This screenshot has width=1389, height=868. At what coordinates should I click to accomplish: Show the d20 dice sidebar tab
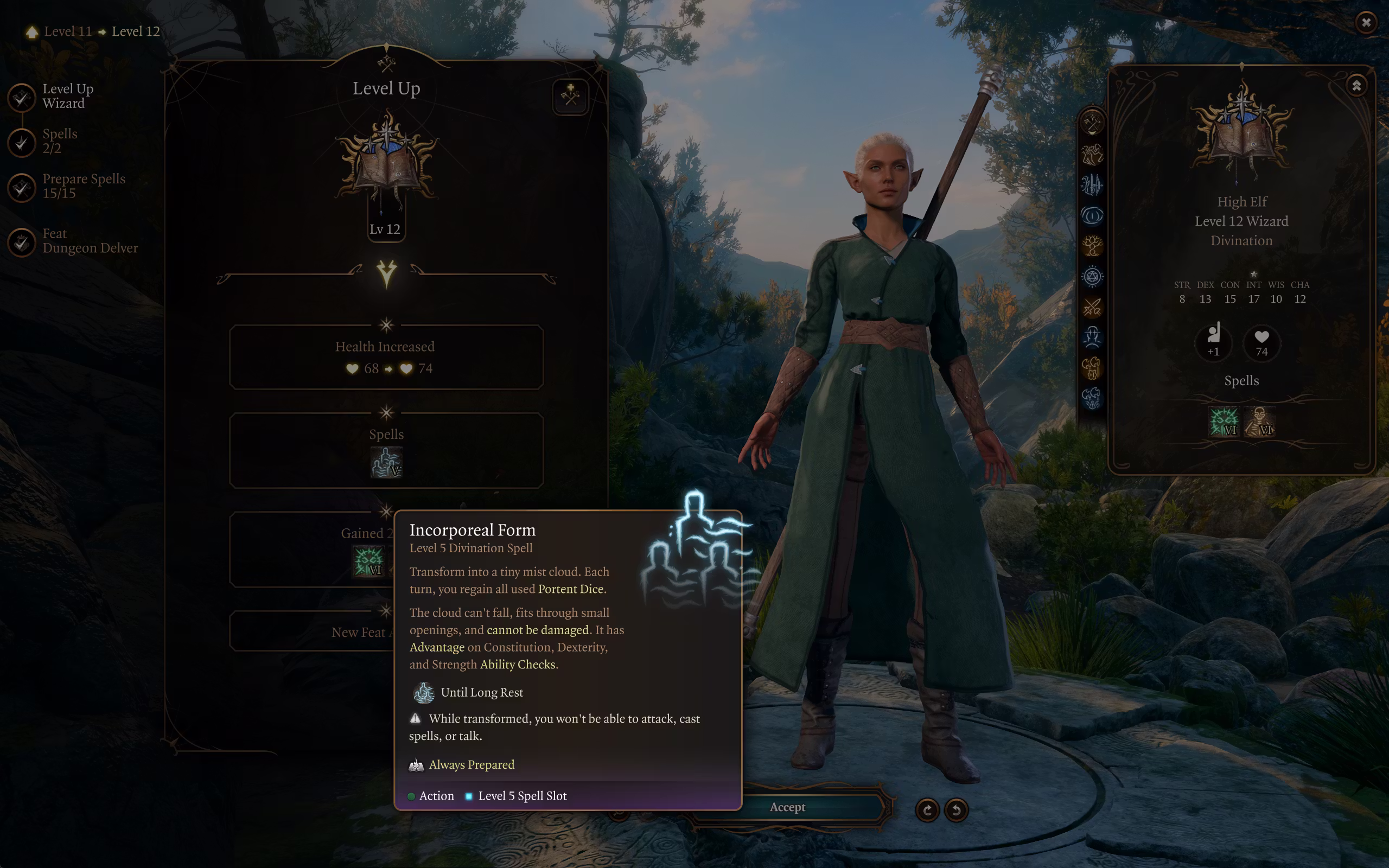[1092, 277]
